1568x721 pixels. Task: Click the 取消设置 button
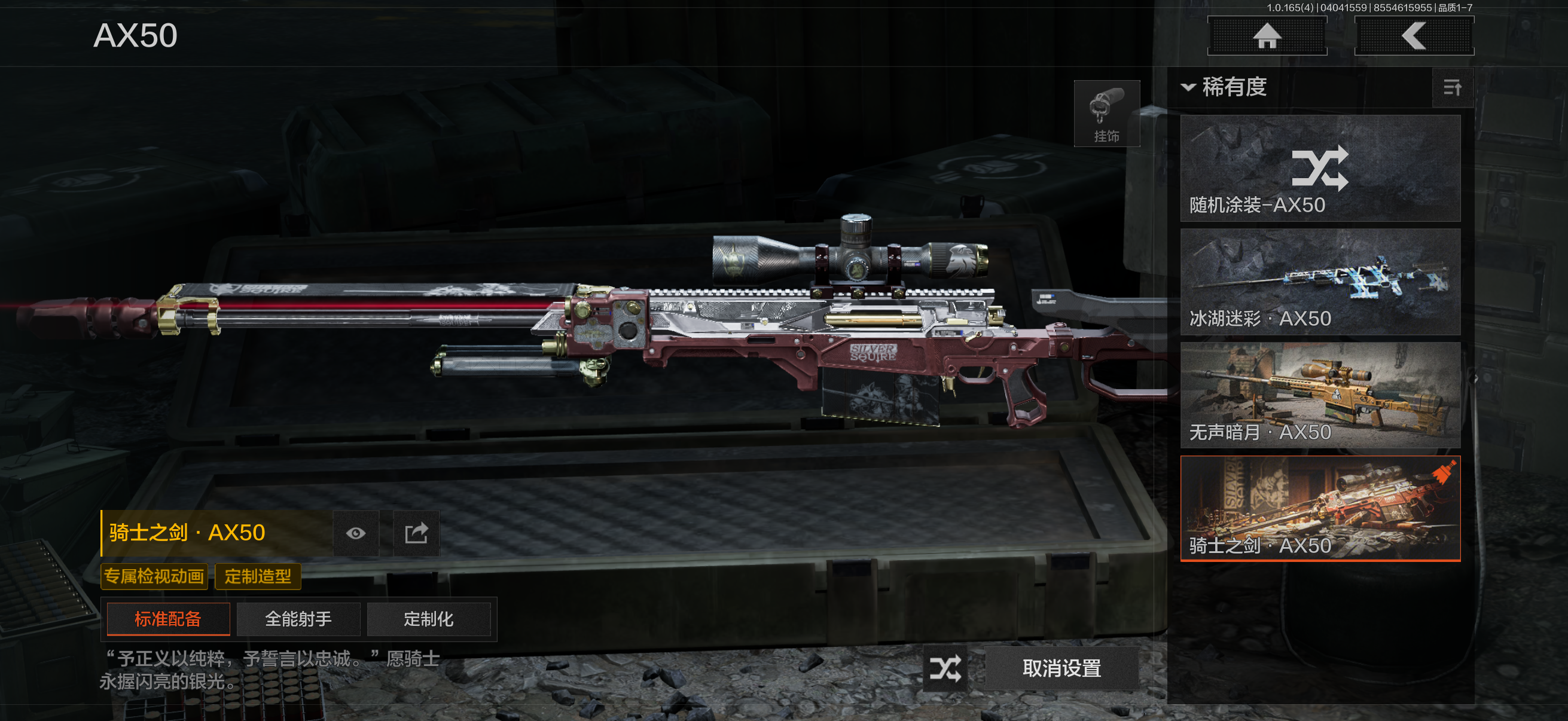point(1061,668)
